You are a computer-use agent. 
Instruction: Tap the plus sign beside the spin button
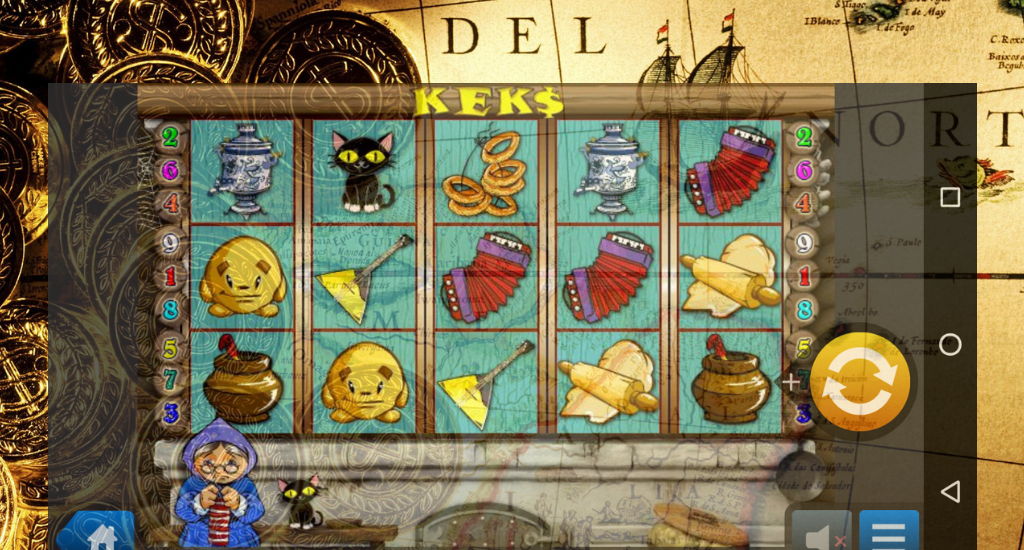(x=791, y=382)
